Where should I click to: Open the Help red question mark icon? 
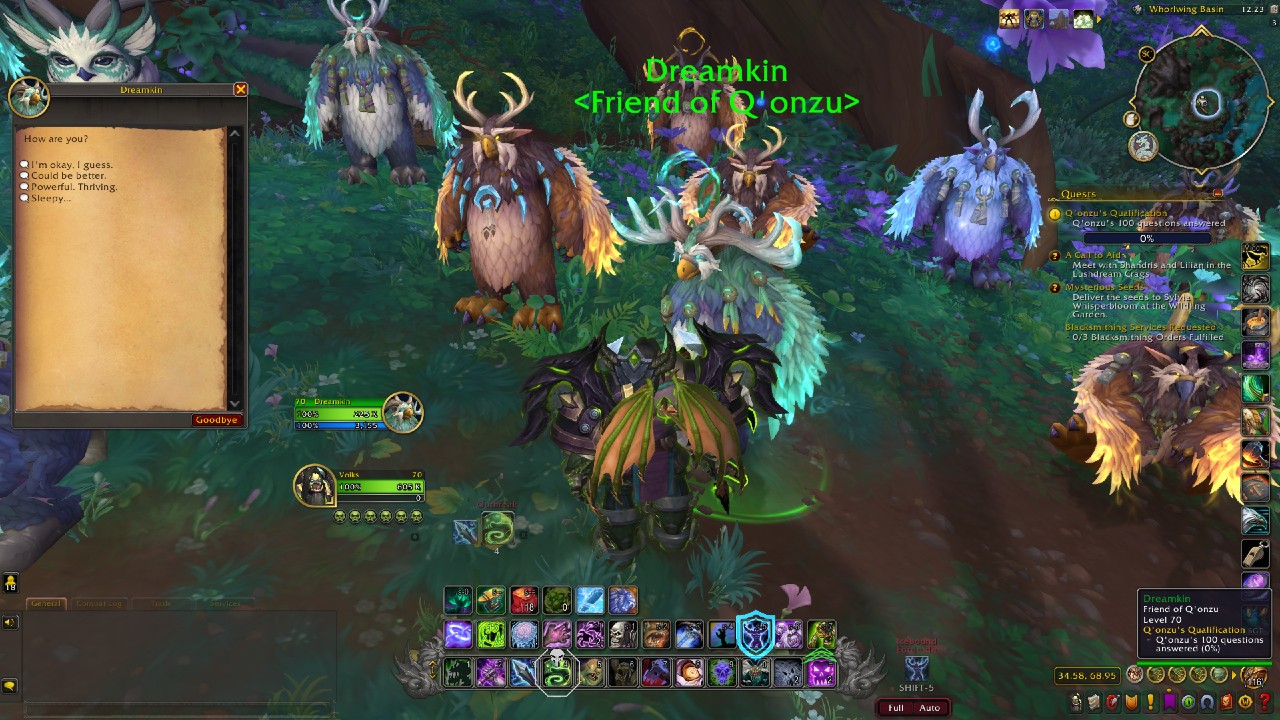[1264, 702]
